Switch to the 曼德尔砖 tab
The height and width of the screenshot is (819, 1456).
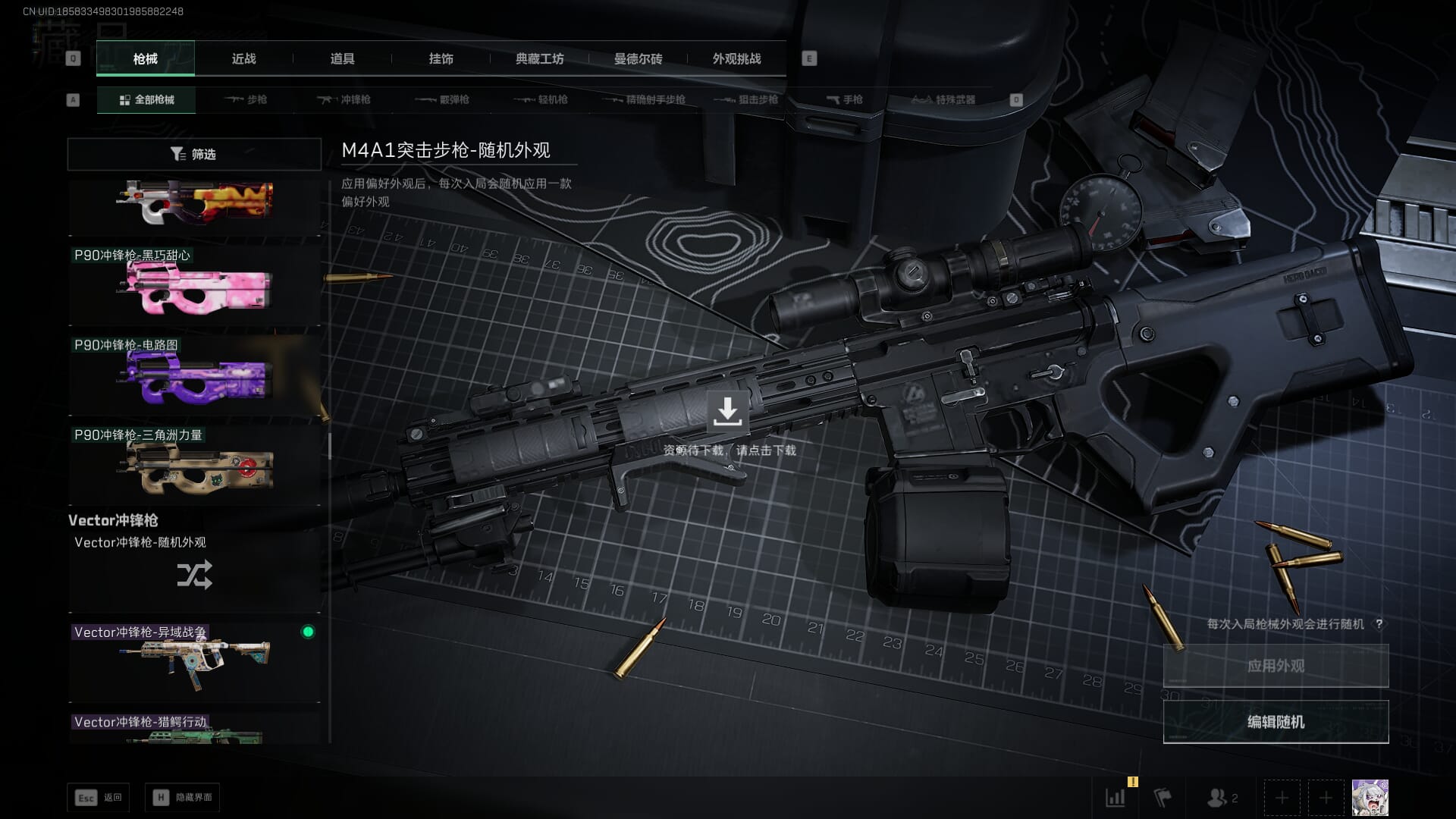pos(638,59)
